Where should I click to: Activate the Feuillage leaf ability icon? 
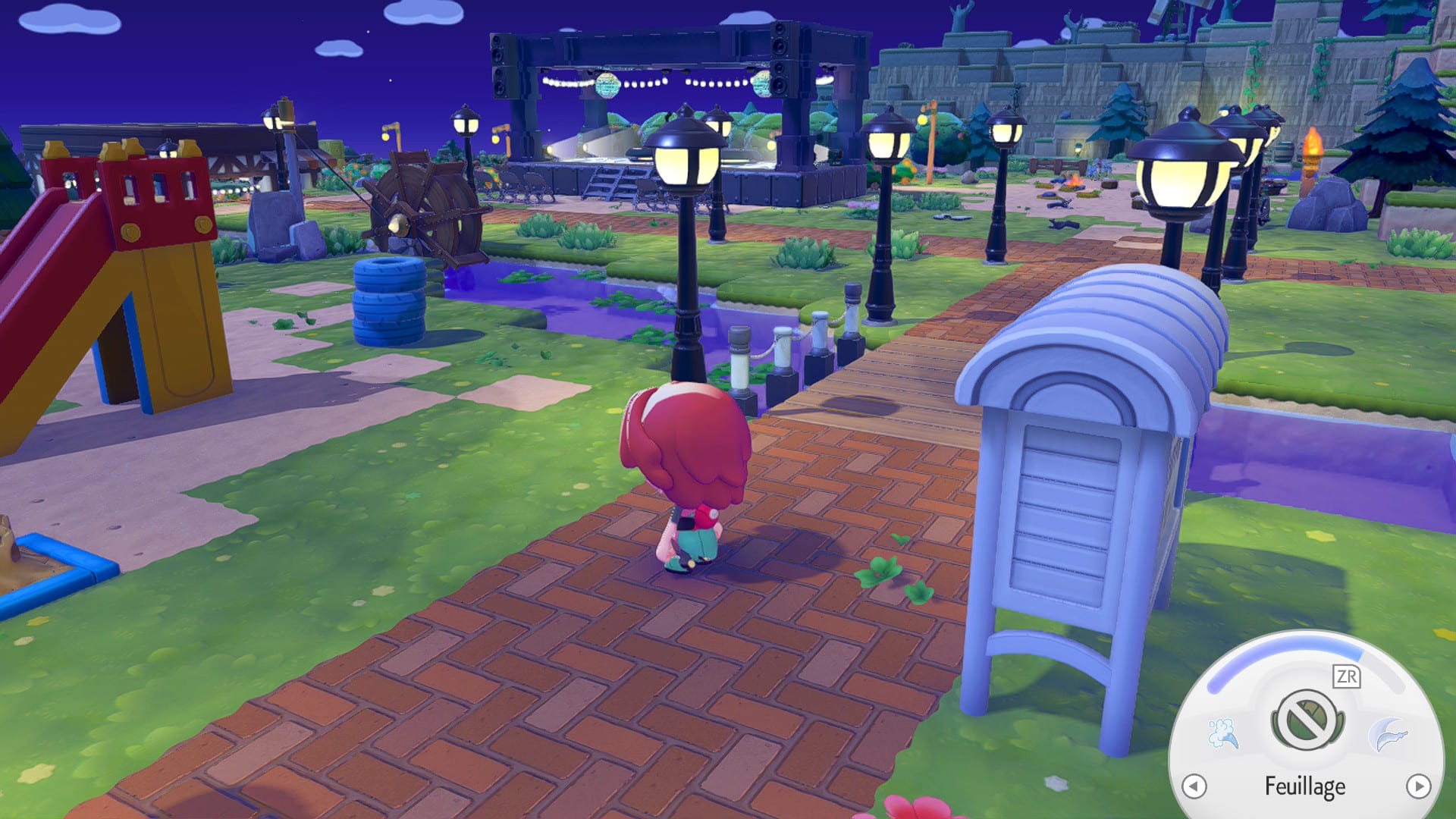tap(1307, 720)
